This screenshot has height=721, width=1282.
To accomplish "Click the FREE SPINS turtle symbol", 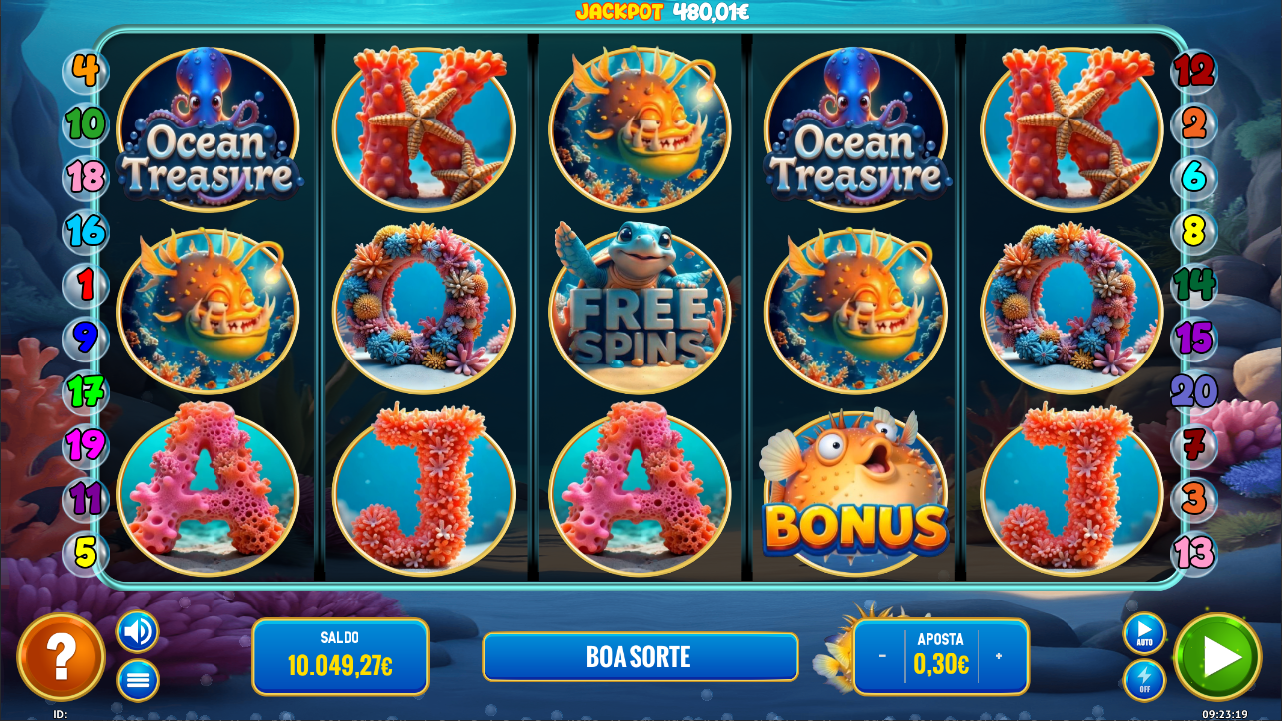I will click(639, 309).
